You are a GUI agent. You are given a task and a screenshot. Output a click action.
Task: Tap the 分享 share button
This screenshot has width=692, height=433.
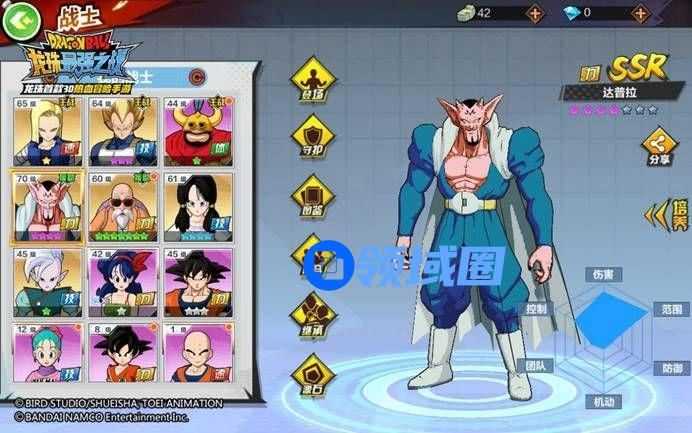(659, 146)
